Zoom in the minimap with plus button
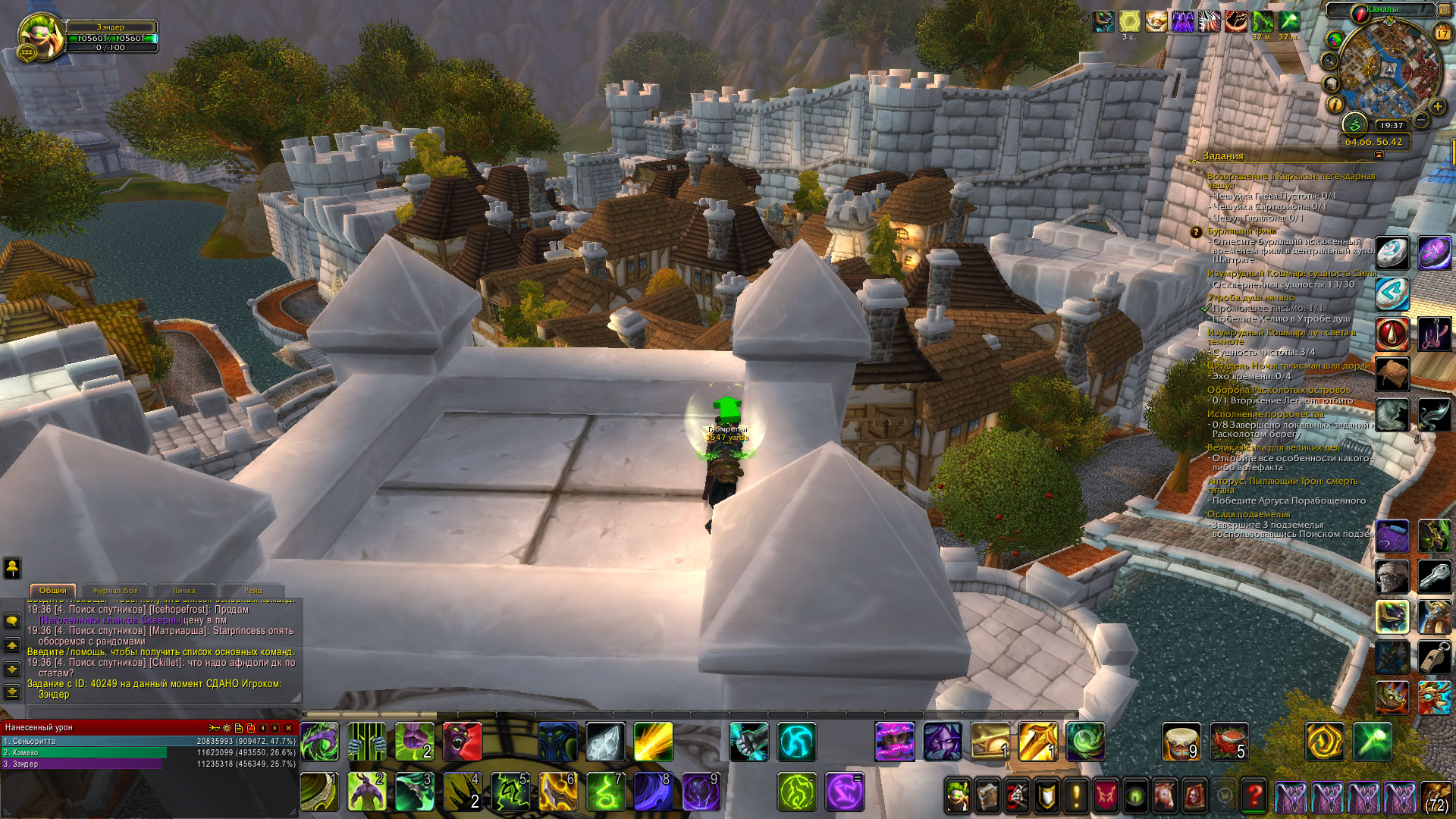The image size is (1456, 819). 1437,107
